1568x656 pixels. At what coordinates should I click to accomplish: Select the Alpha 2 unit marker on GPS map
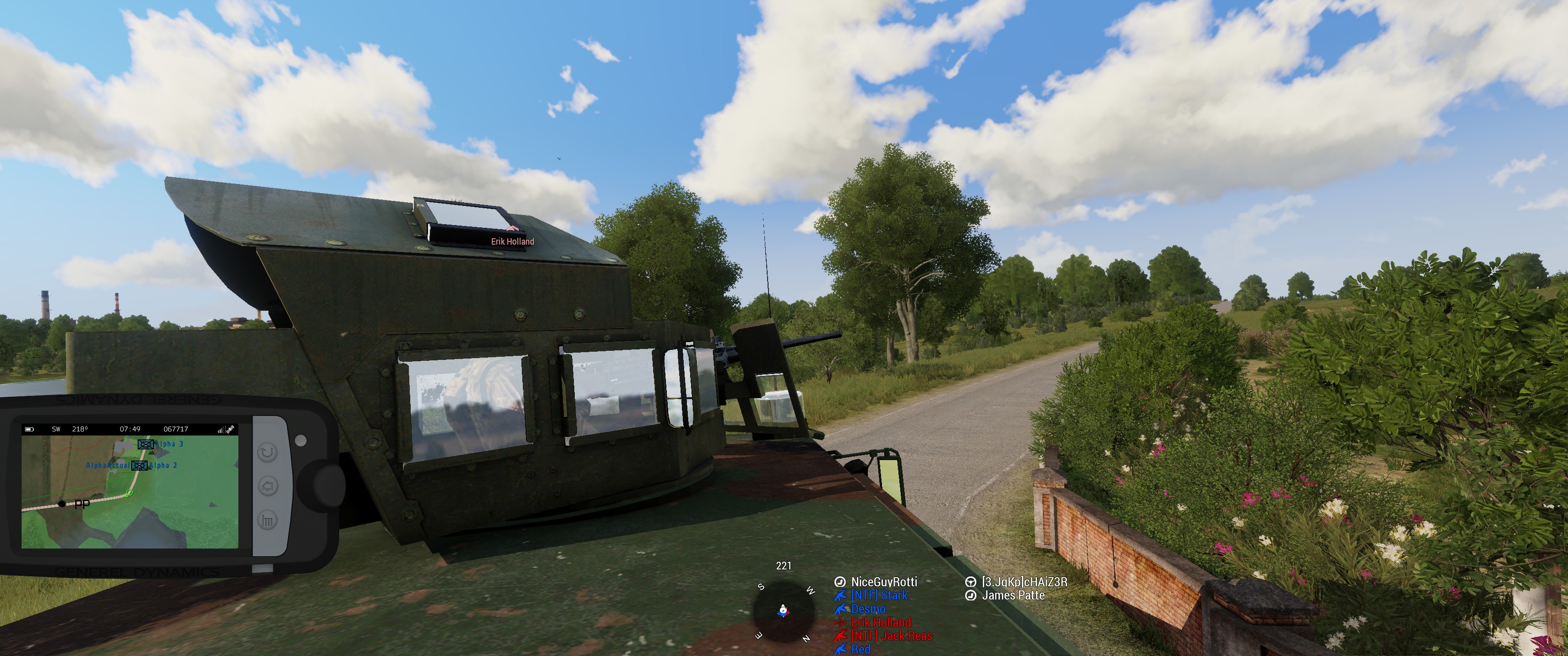click(x=139, y=466)
